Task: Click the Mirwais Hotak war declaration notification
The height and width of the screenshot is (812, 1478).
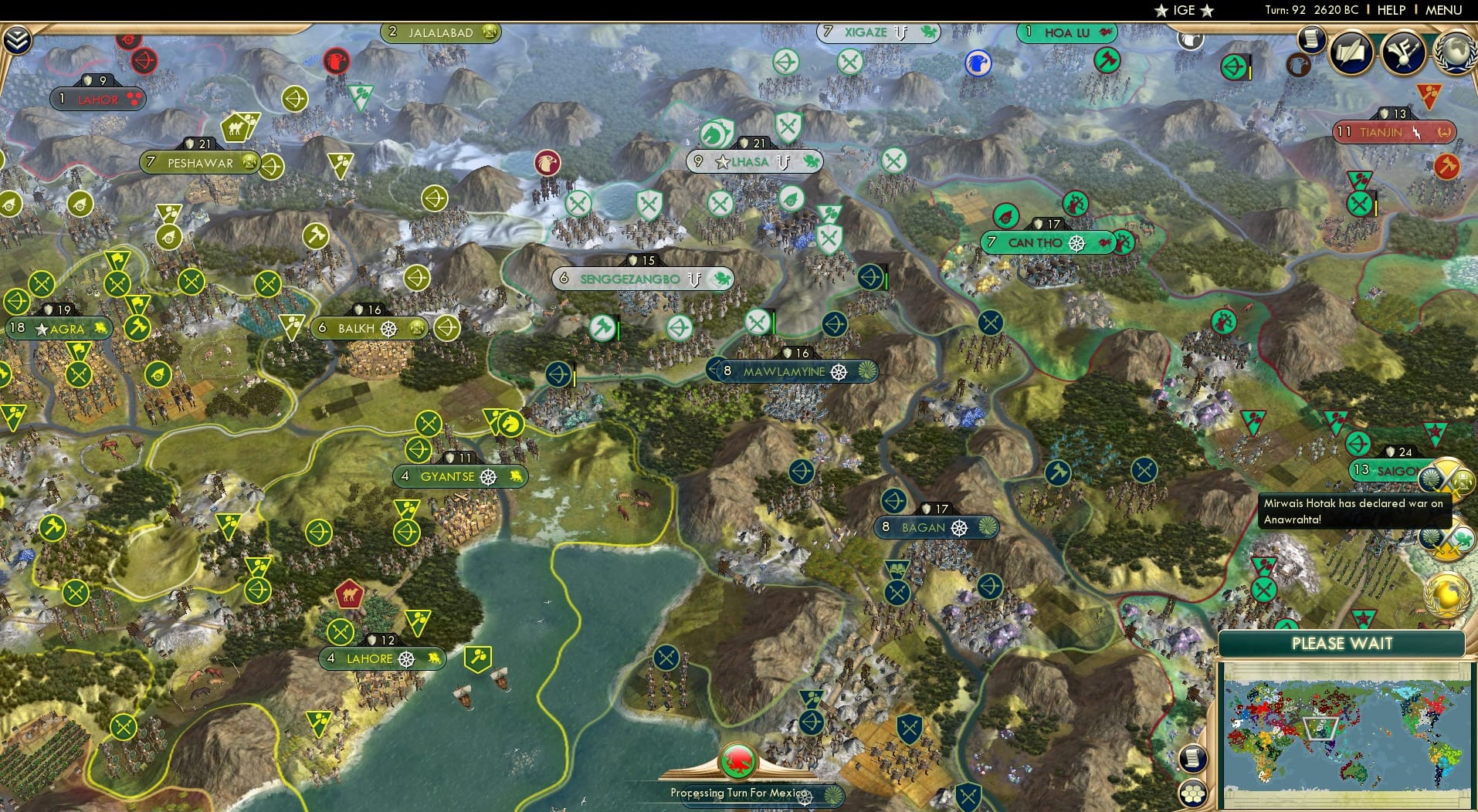Action: point(1355,511)
